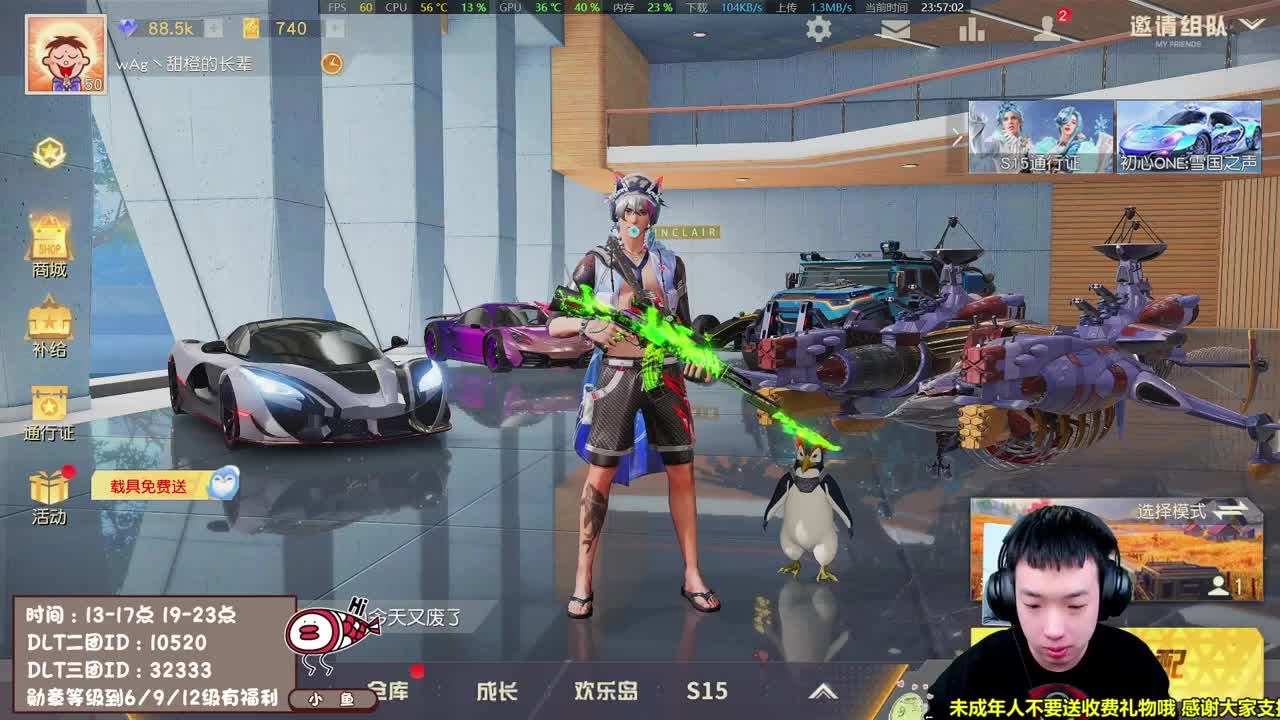Open the mail inbox icon
Viewport: 1280px width, 720px height.
(895, 30)
